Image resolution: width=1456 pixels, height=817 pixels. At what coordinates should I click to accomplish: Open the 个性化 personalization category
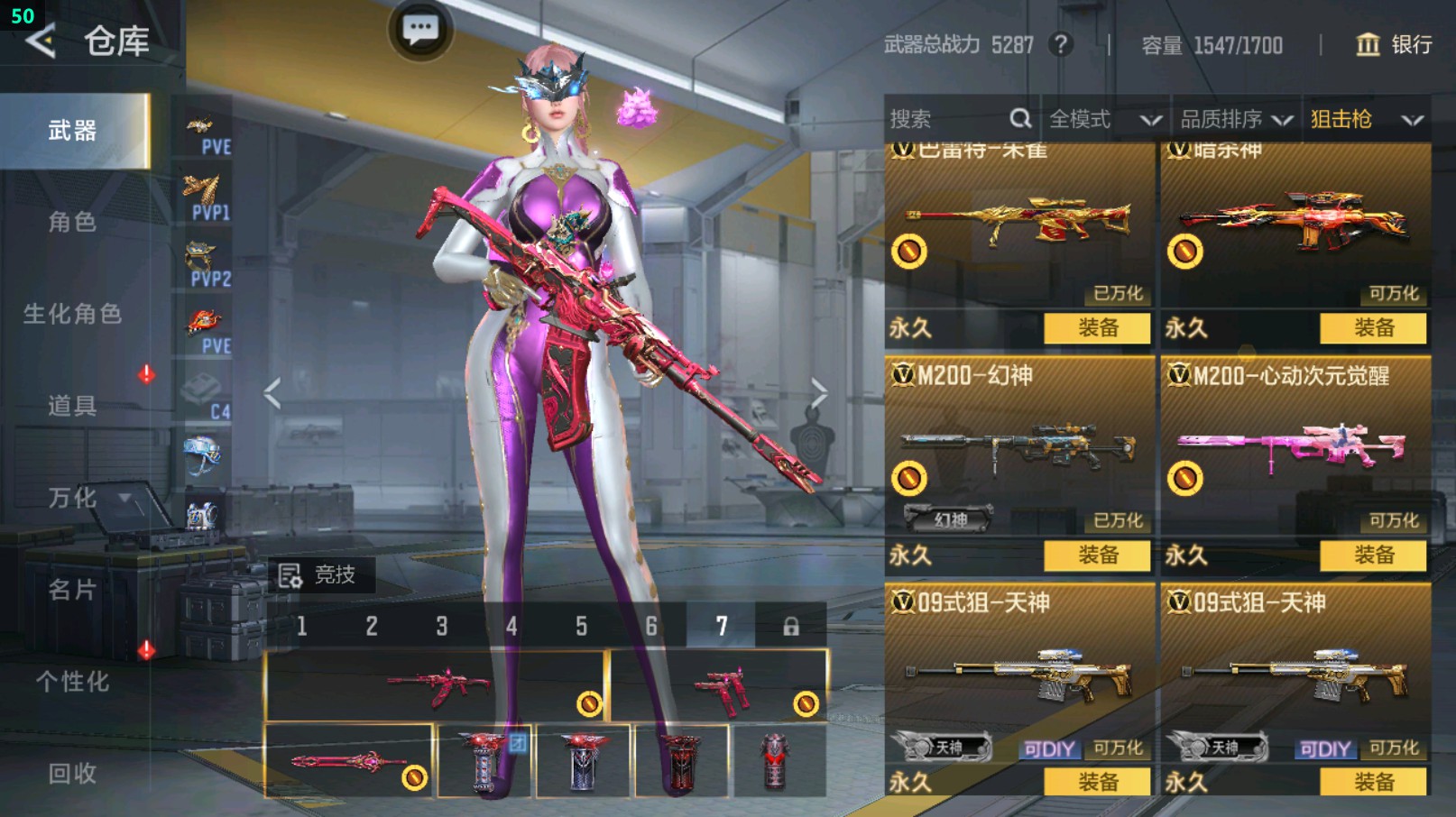[x=73, y=682]
